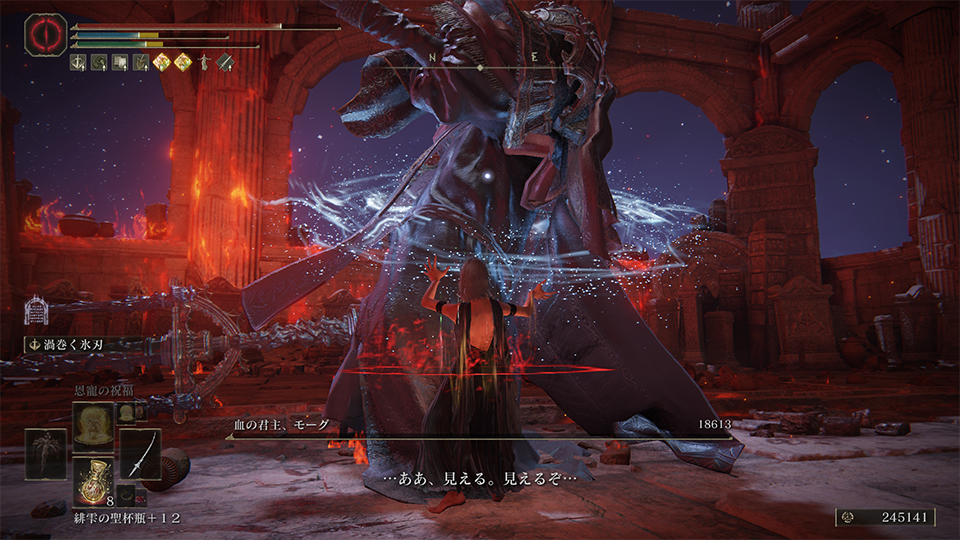The image size is (960, 540).
Task: Click the compass bar at top
Action: (x=480, y=66)
